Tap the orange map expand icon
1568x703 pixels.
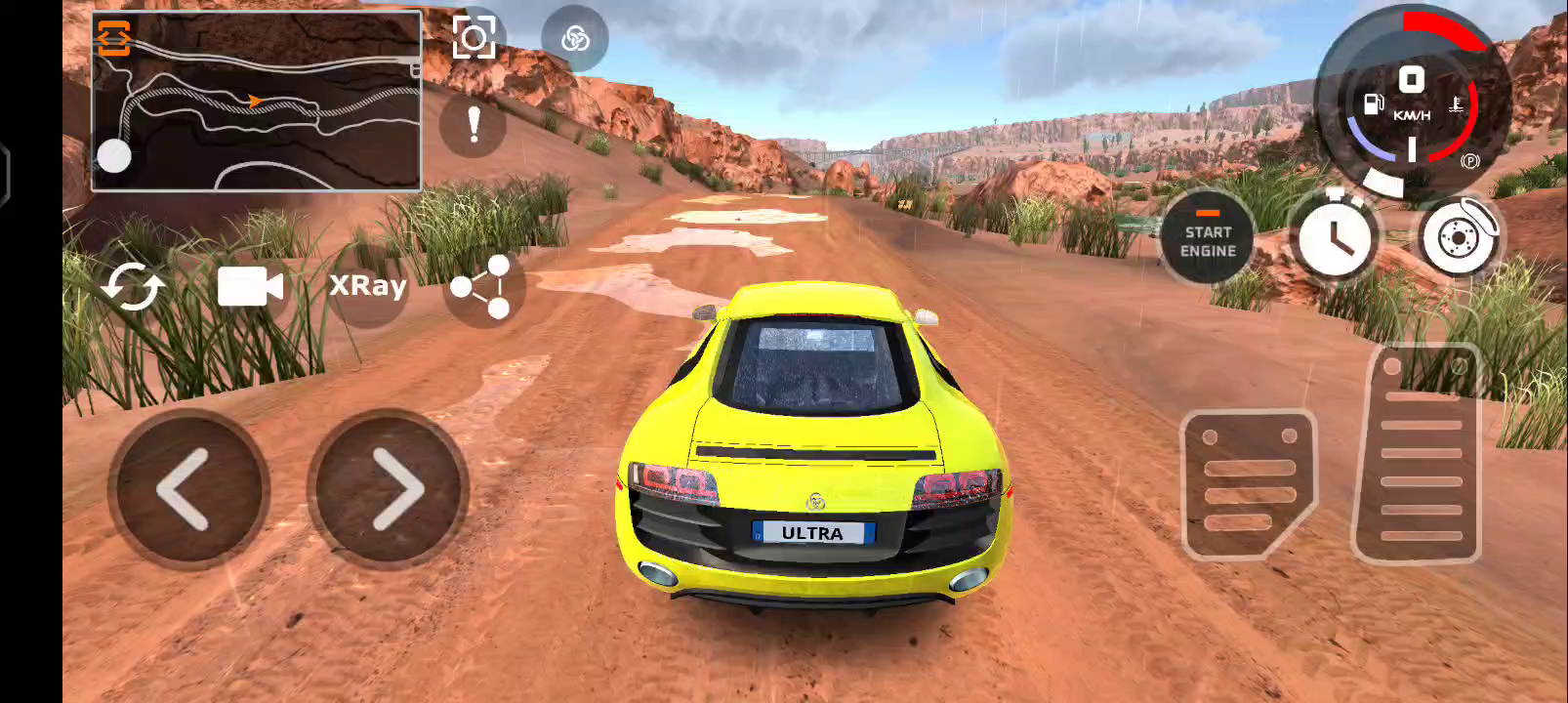[x=113, y=37]
